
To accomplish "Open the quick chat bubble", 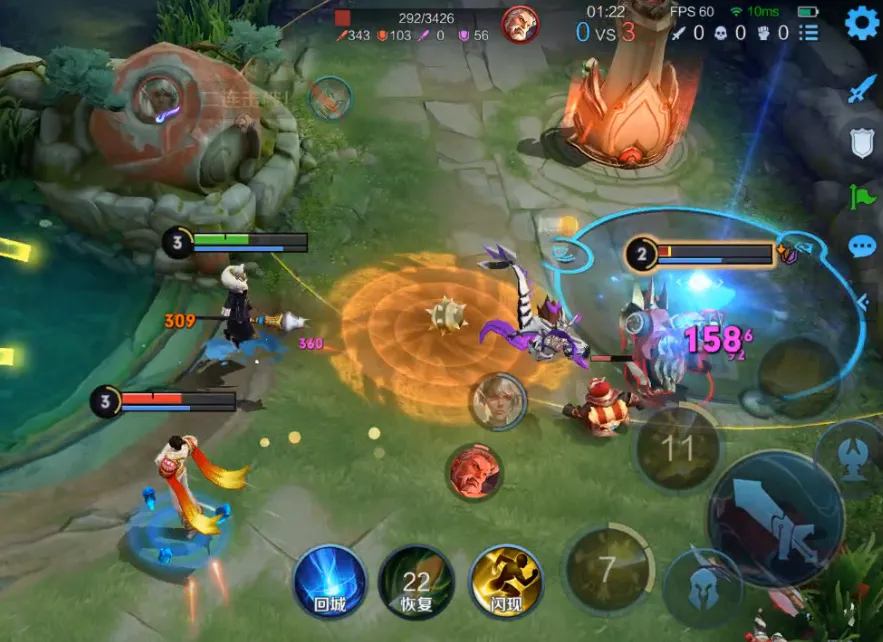I will click(862, 247).
